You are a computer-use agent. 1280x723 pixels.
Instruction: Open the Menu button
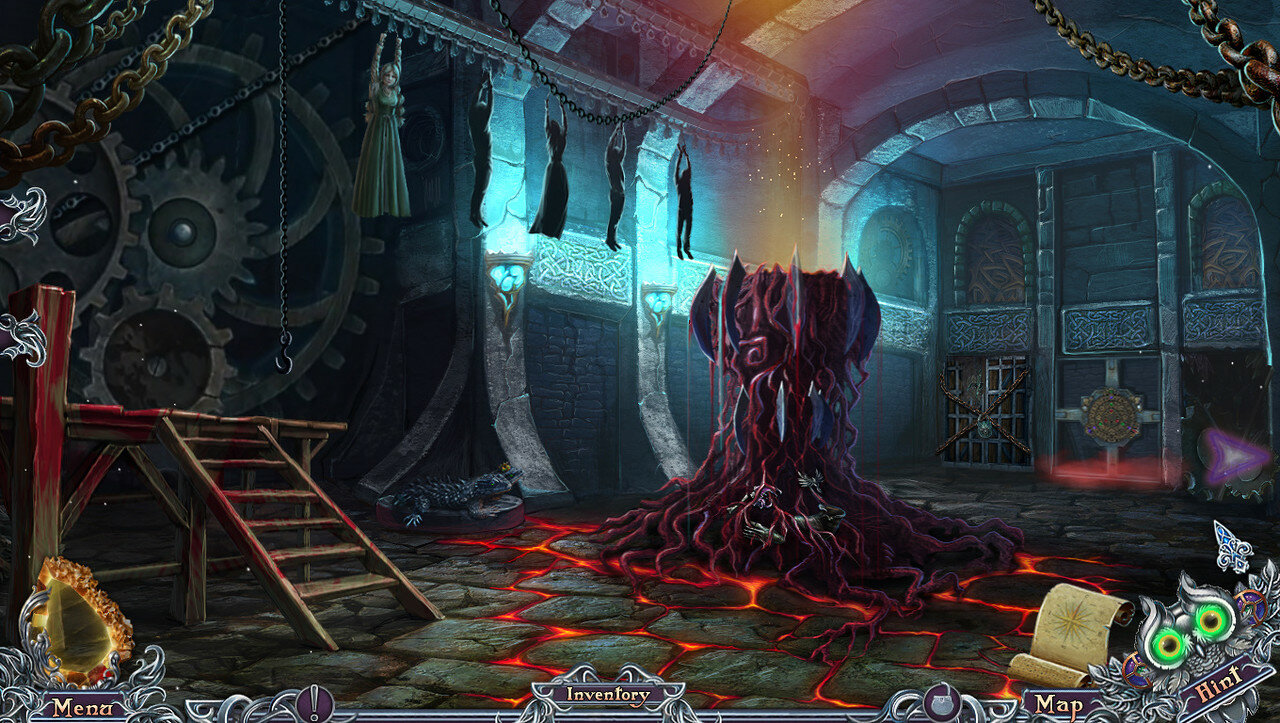coord(76,706)
